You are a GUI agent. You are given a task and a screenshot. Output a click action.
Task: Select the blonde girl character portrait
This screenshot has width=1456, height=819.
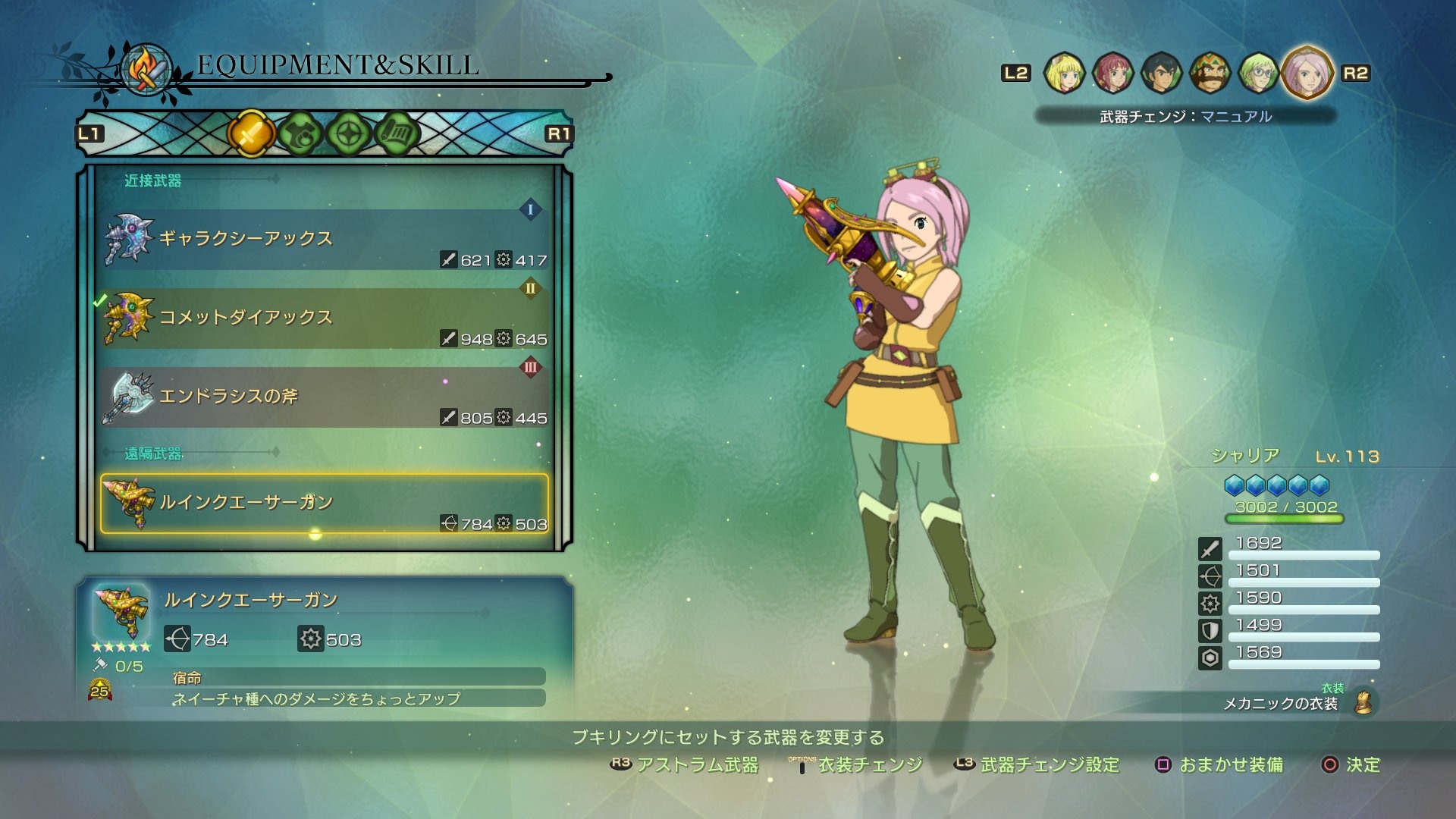[1064, 74]
